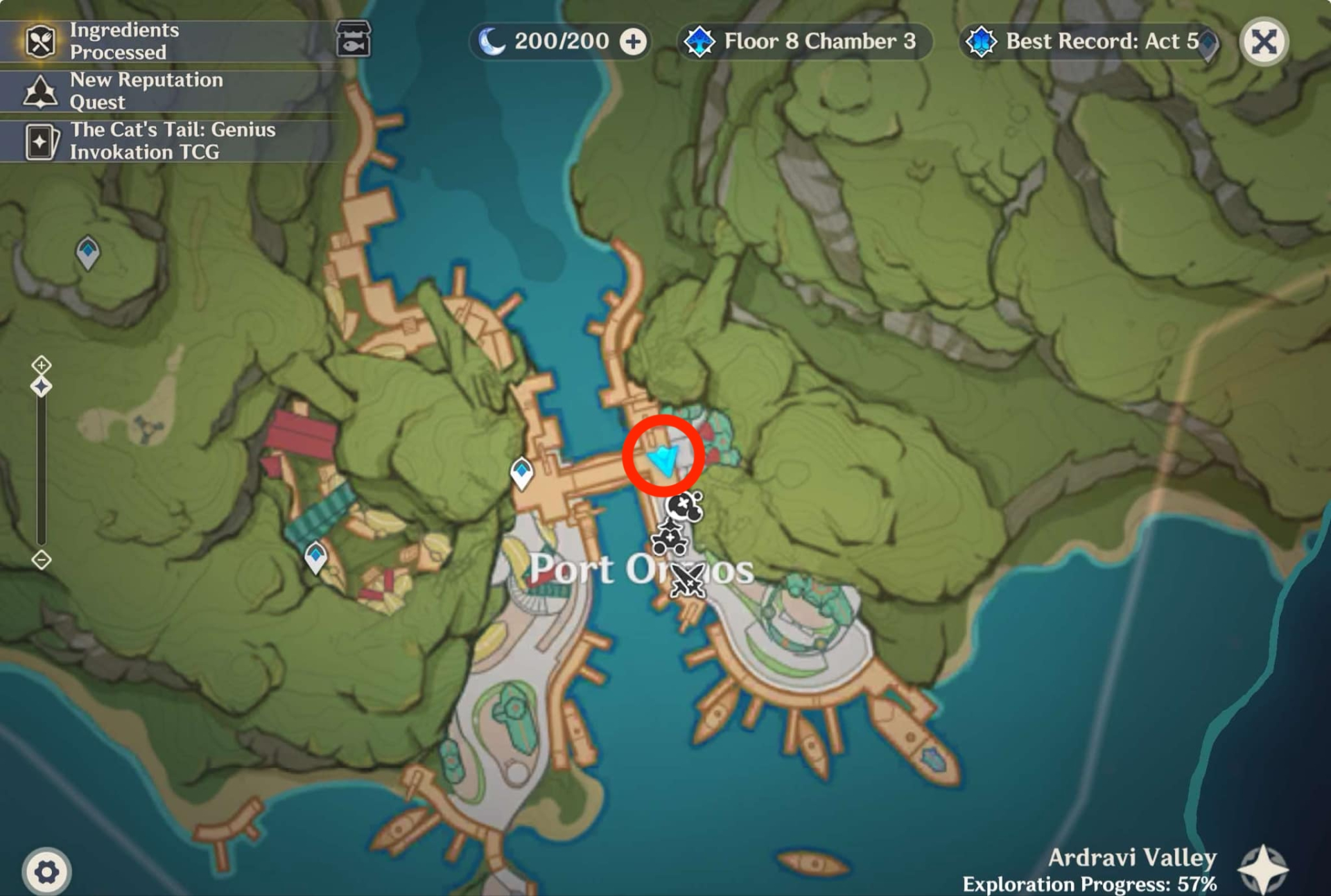The image size is (1331, 896).
Task: Close the map with the X button
Action: coord(1264,42)
